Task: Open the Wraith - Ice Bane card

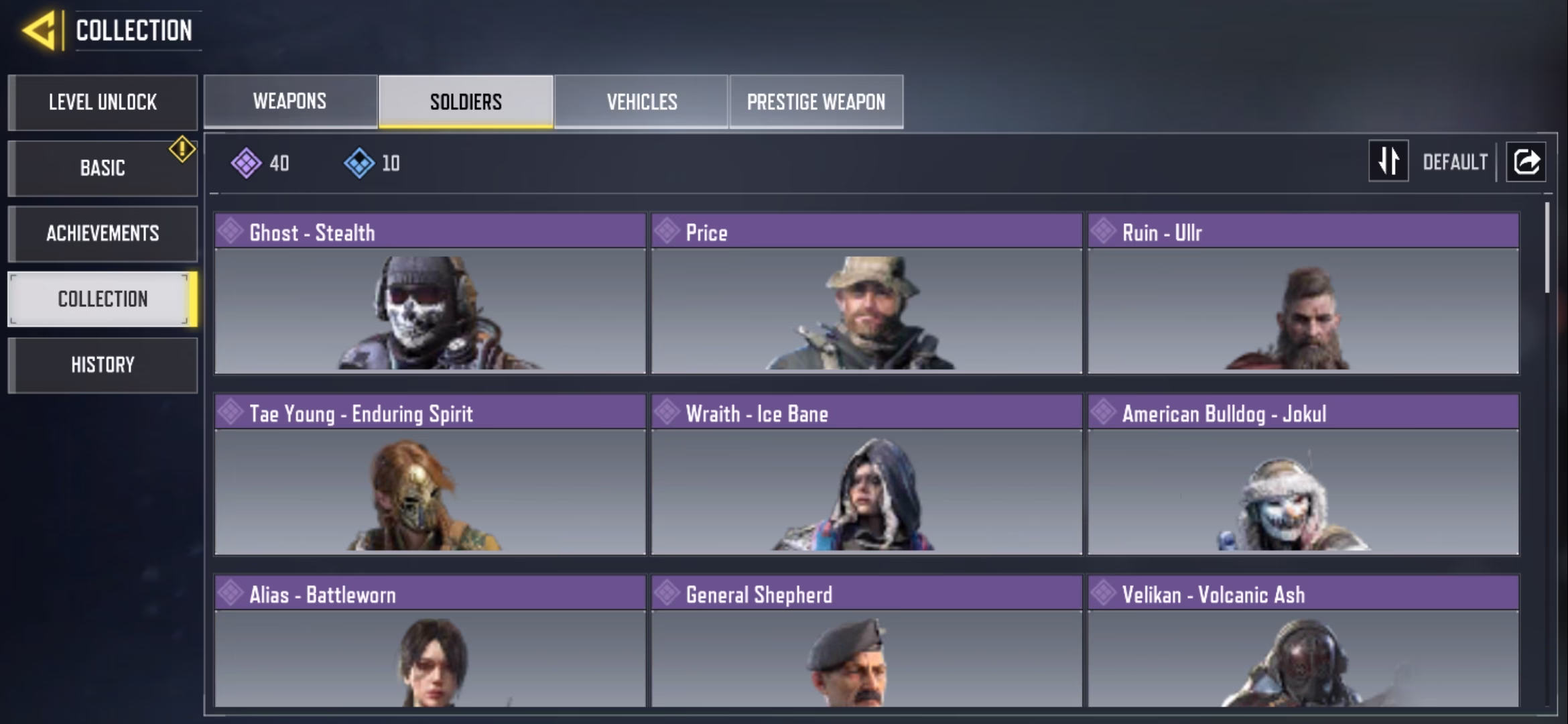Action: click(x=866, y=475)
